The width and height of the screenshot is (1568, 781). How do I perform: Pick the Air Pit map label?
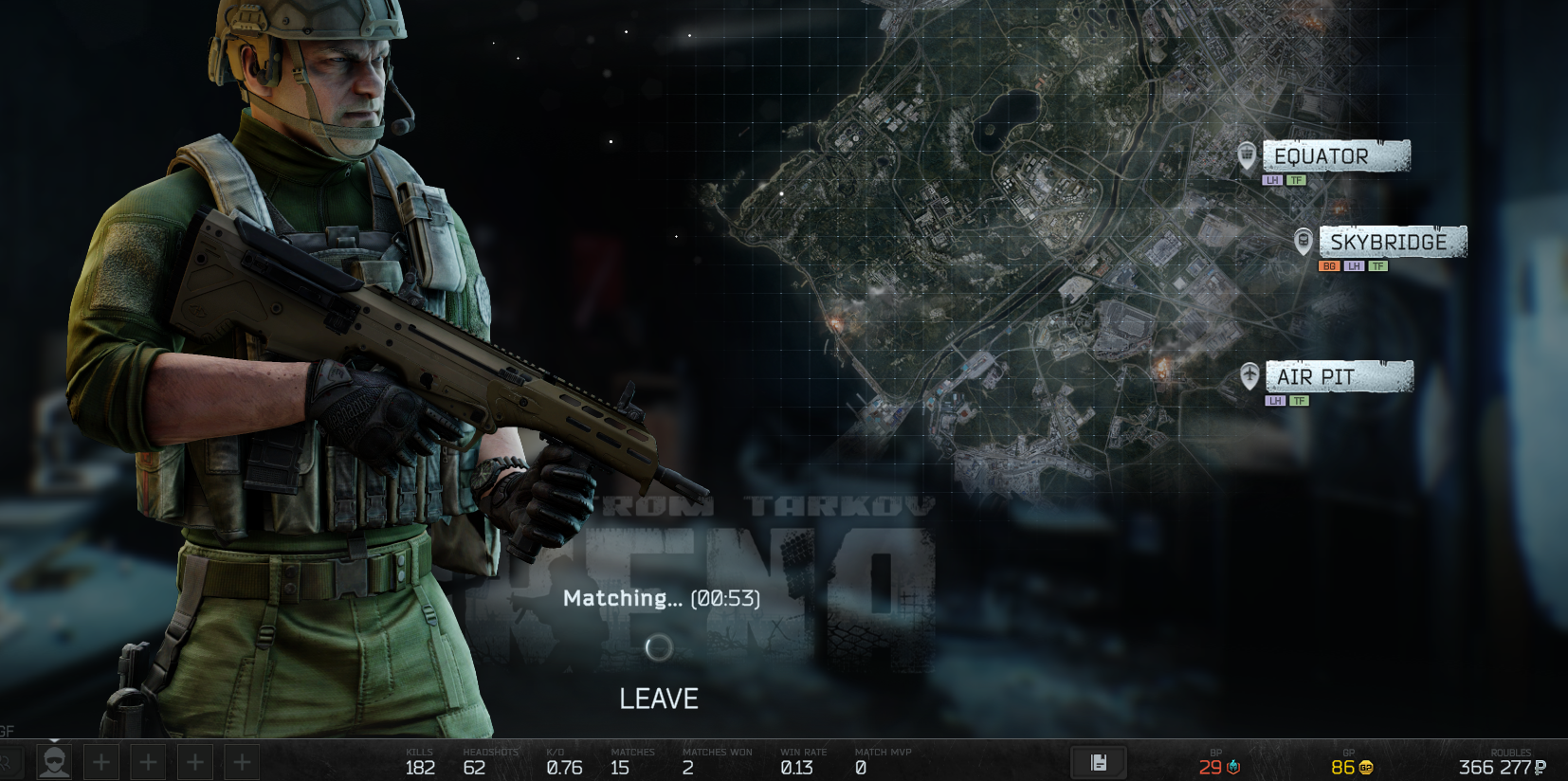click(1338, 376)
